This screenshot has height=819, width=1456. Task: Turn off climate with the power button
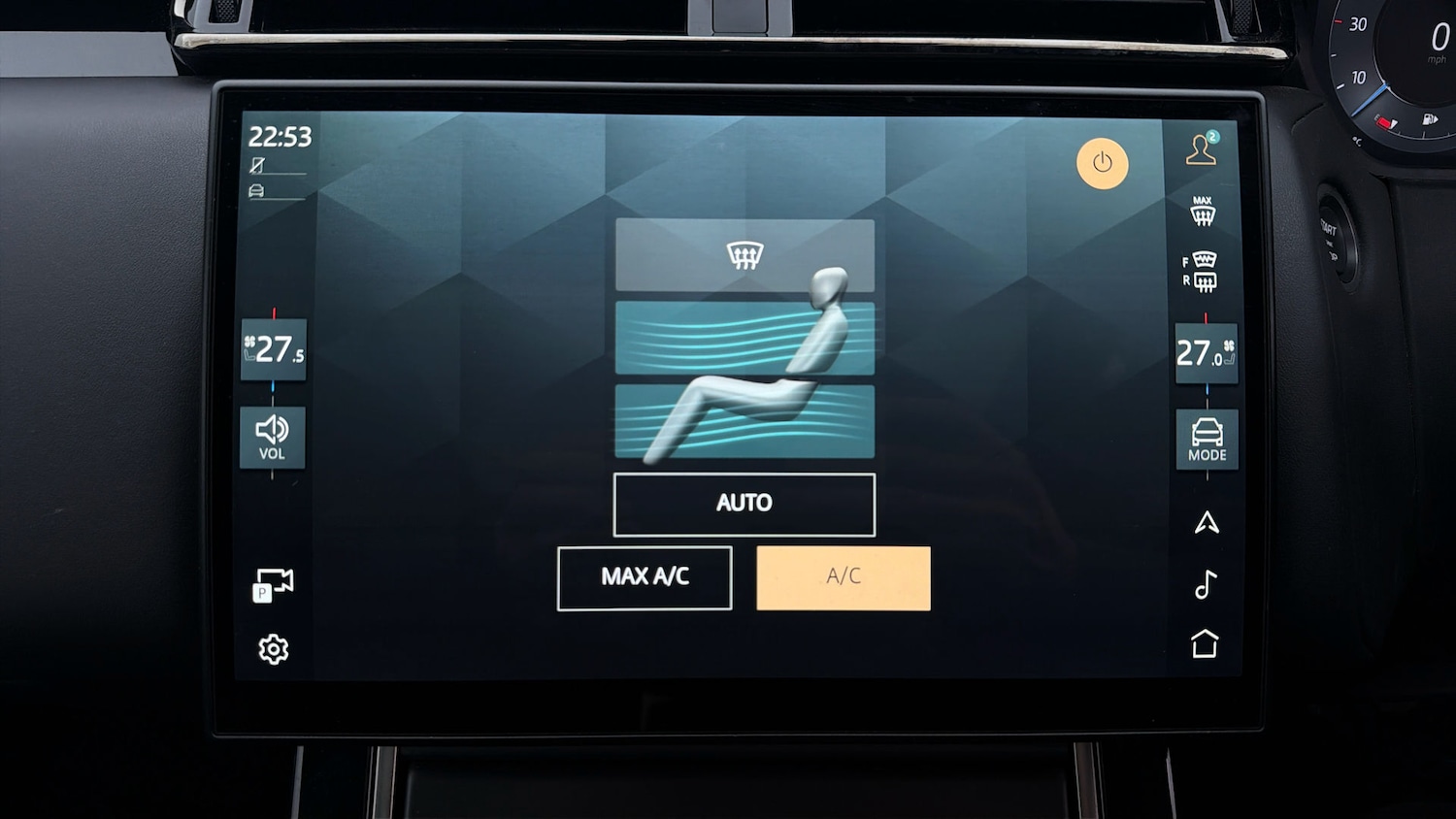(x=1102, y=163)
